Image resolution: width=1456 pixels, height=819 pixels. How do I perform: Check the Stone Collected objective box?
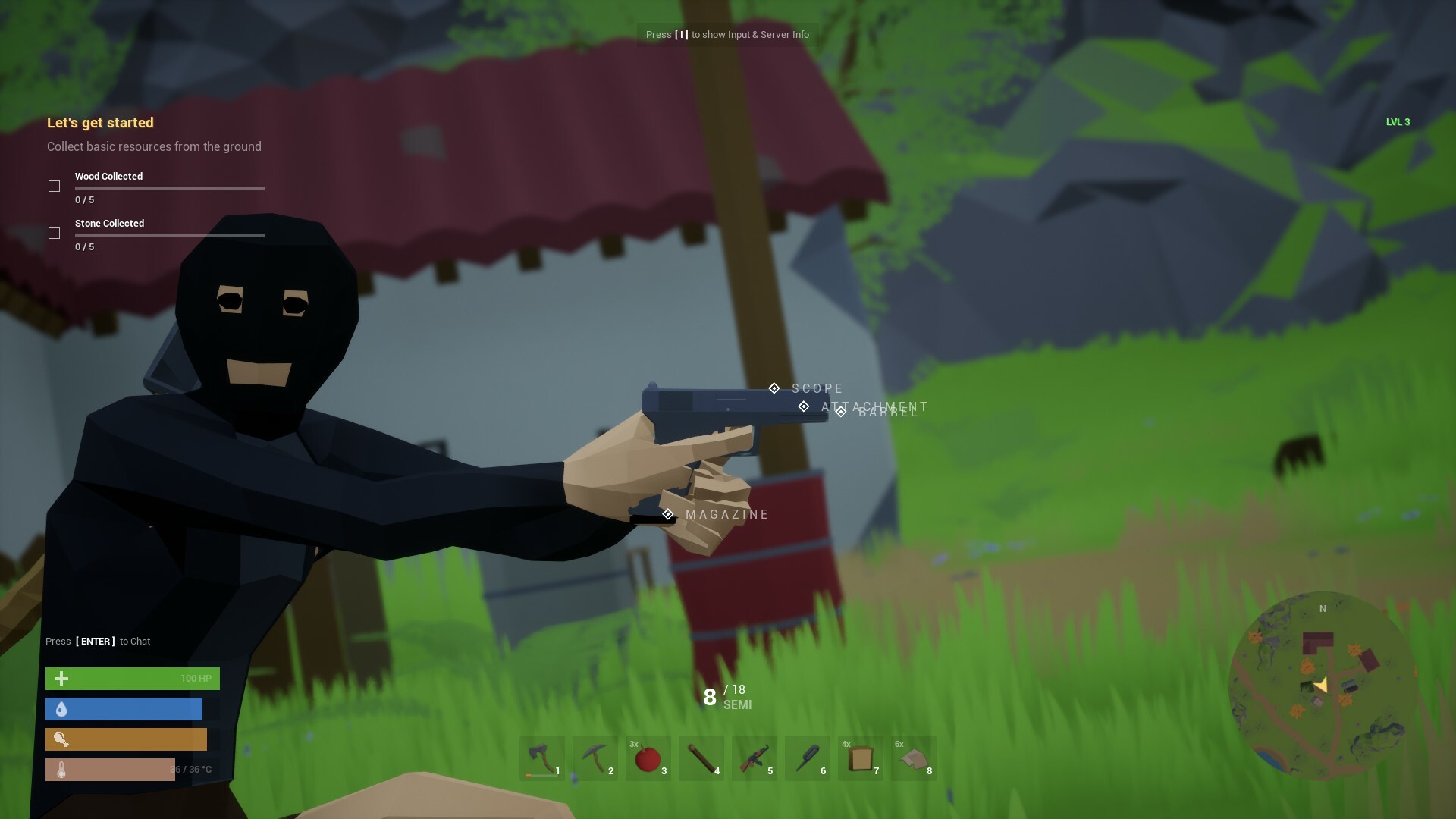54,234
